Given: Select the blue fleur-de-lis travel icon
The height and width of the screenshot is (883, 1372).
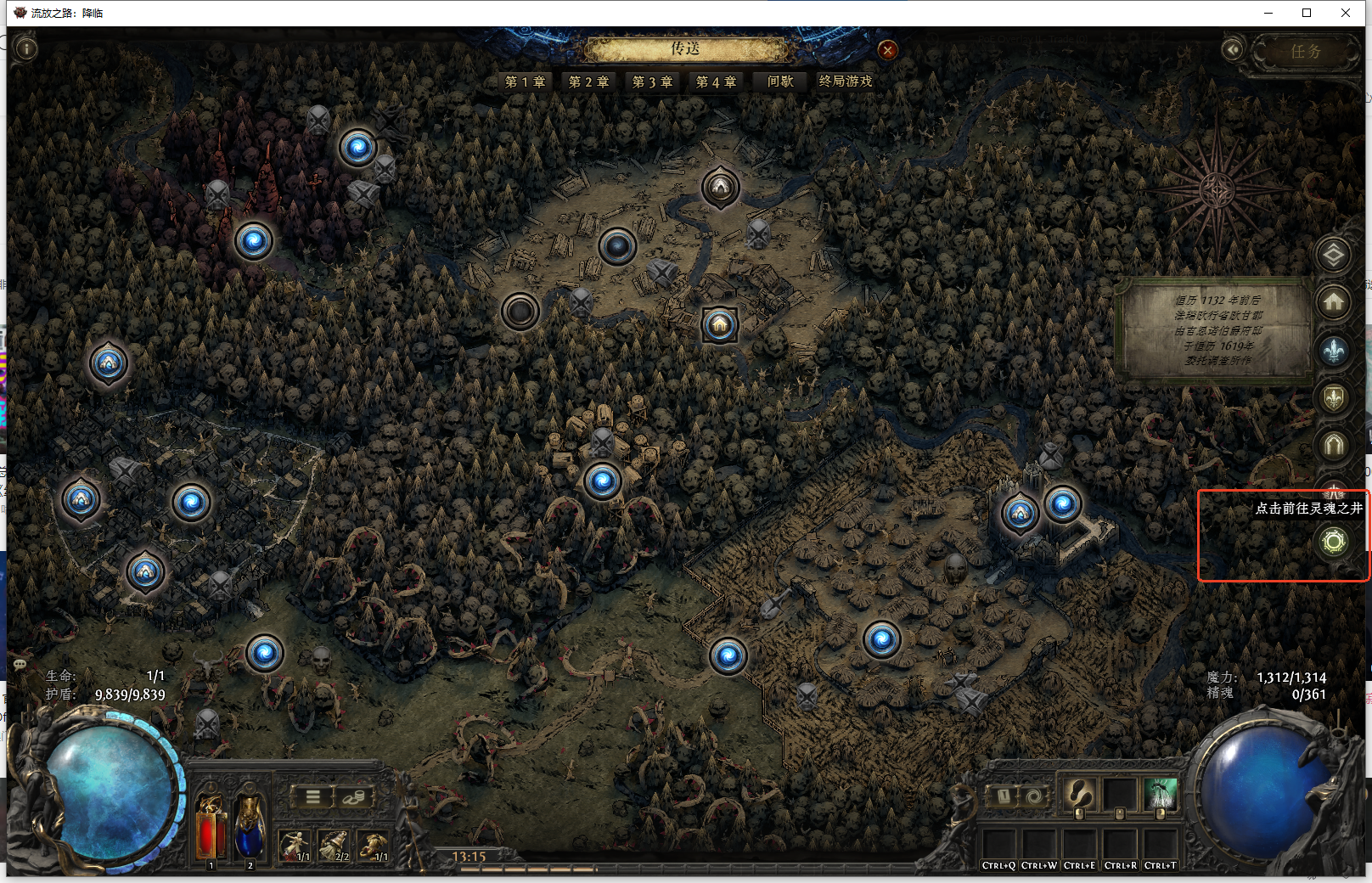Looking at the screenshot, I should (x=1334, y=350).
